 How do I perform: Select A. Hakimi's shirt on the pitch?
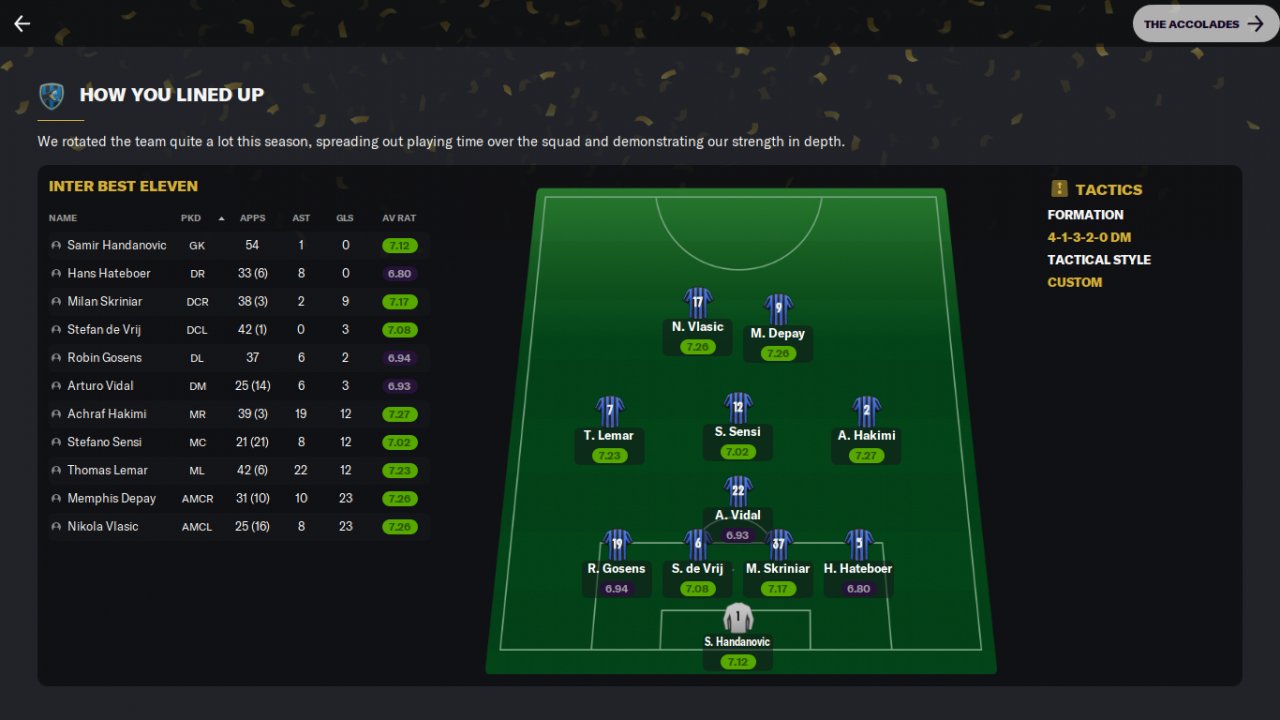[x=866, y=411]
